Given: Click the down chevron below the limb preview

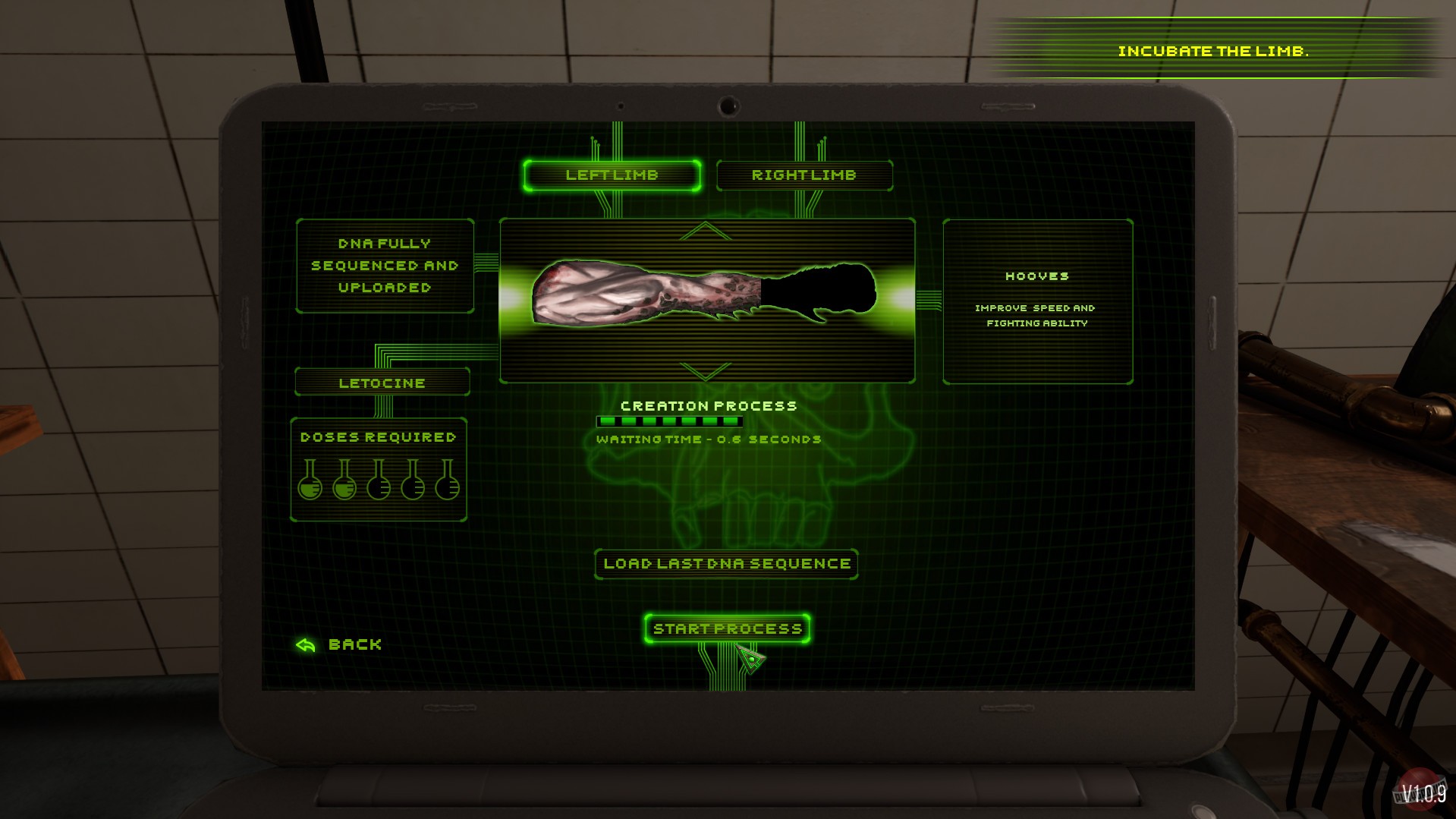Looking at the screenshot, I should pyautogui.click(x=705, y=371).
